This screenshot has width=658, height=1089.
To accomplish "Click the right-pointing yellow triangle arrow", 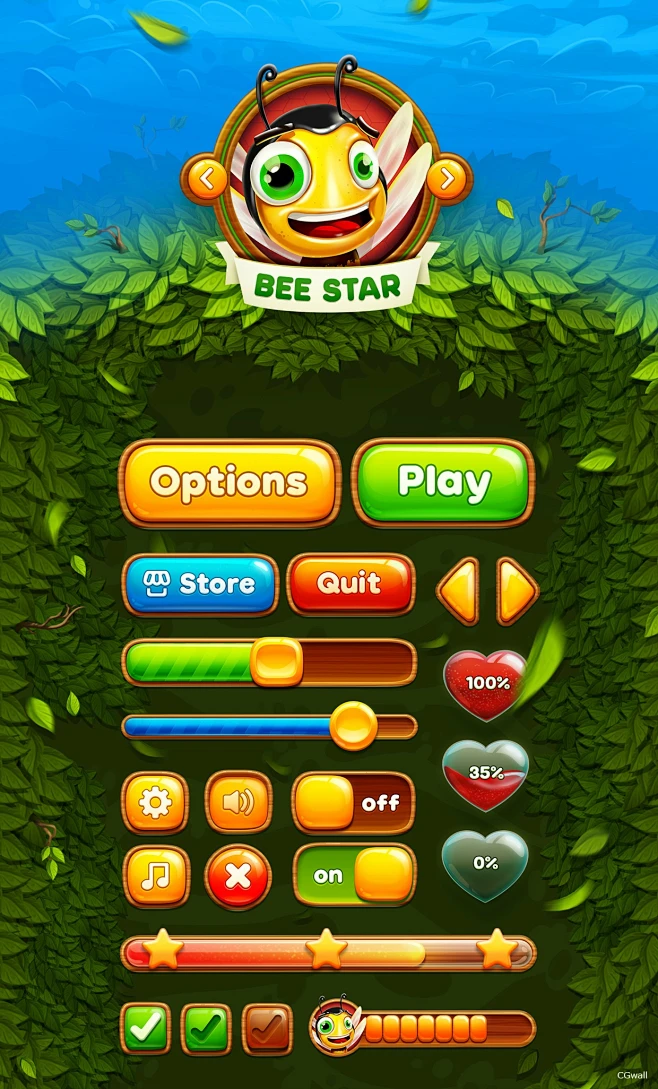I will click(517, 591).
